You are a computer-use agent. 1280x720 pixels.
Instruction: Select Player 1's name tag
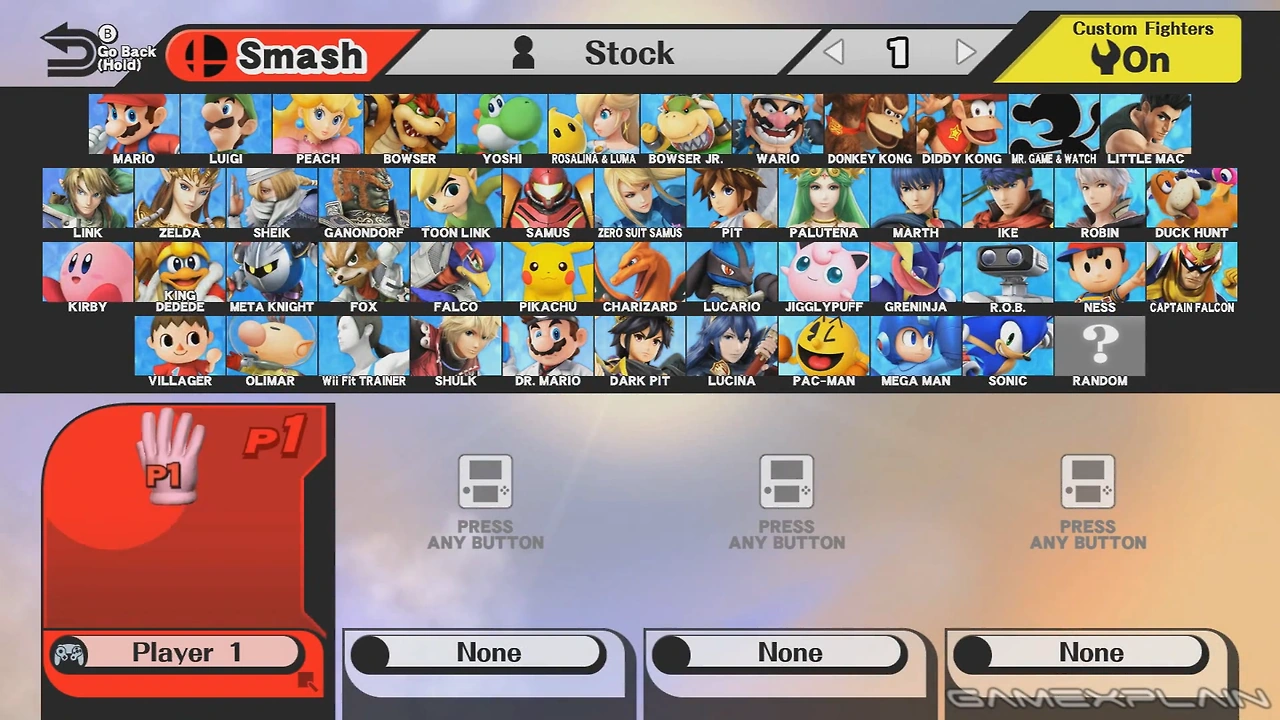pos(185,652)
